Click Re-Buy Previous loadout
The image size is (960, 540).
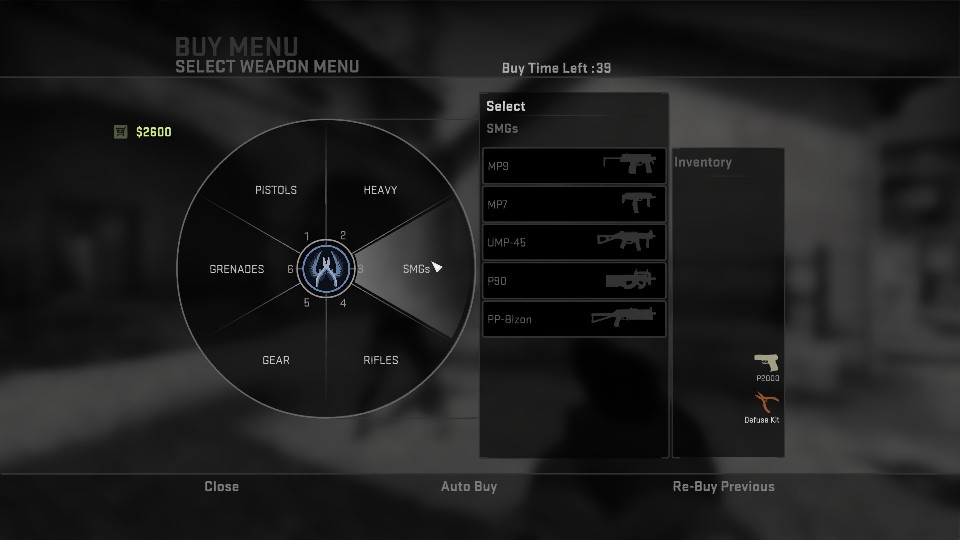click(x=723, y=487)
